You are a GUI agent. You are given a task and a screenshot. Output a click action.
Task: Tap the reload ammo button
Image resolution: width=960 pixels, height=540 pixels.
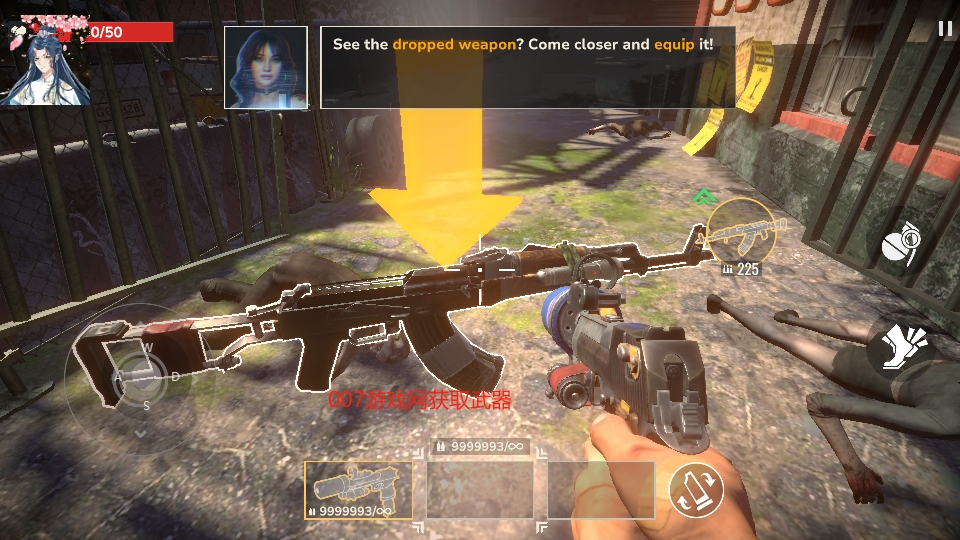coord(696,490)
